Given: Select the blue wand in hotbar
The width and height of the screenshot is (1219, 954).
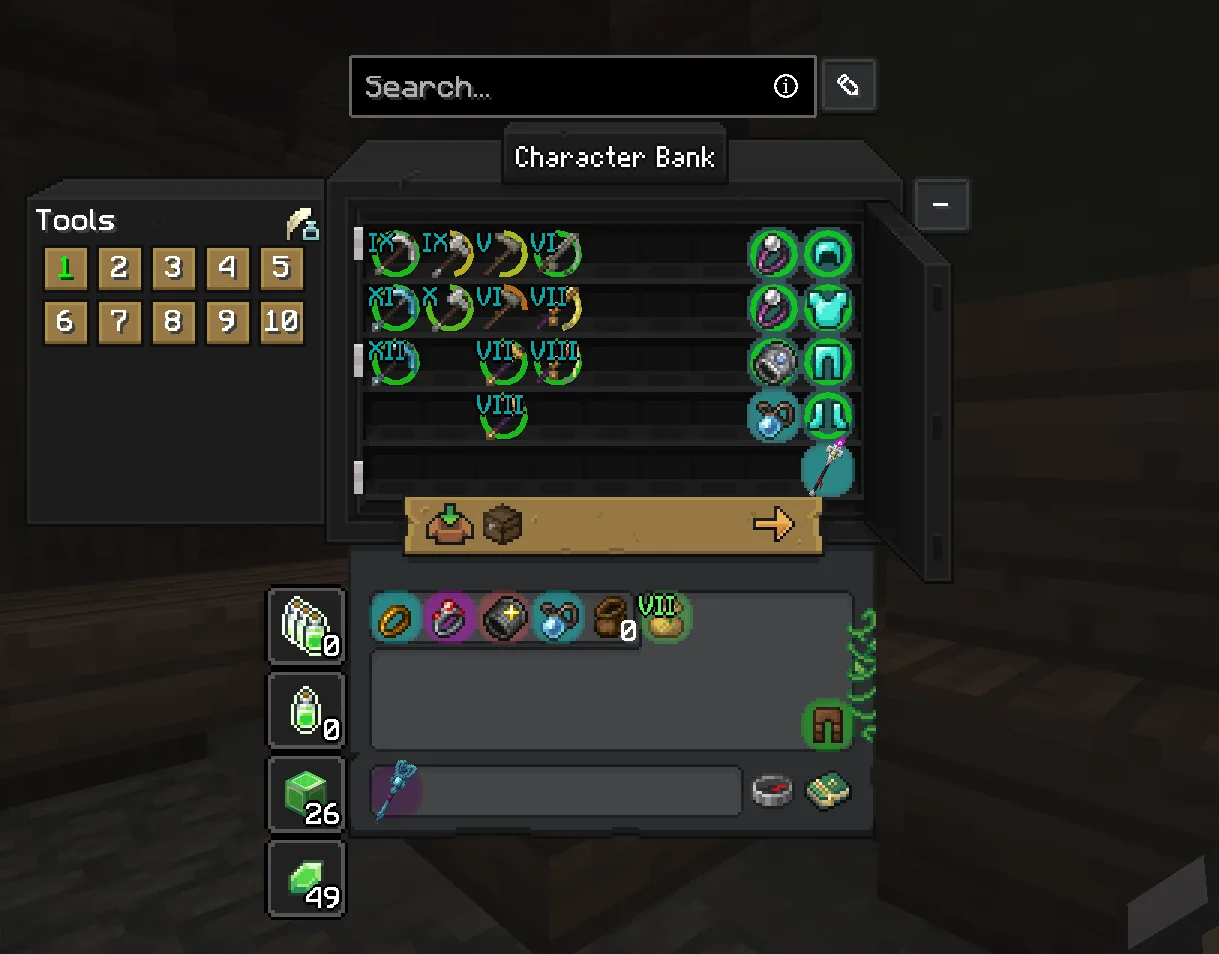Looking at the screenshot, I should 396,791.
